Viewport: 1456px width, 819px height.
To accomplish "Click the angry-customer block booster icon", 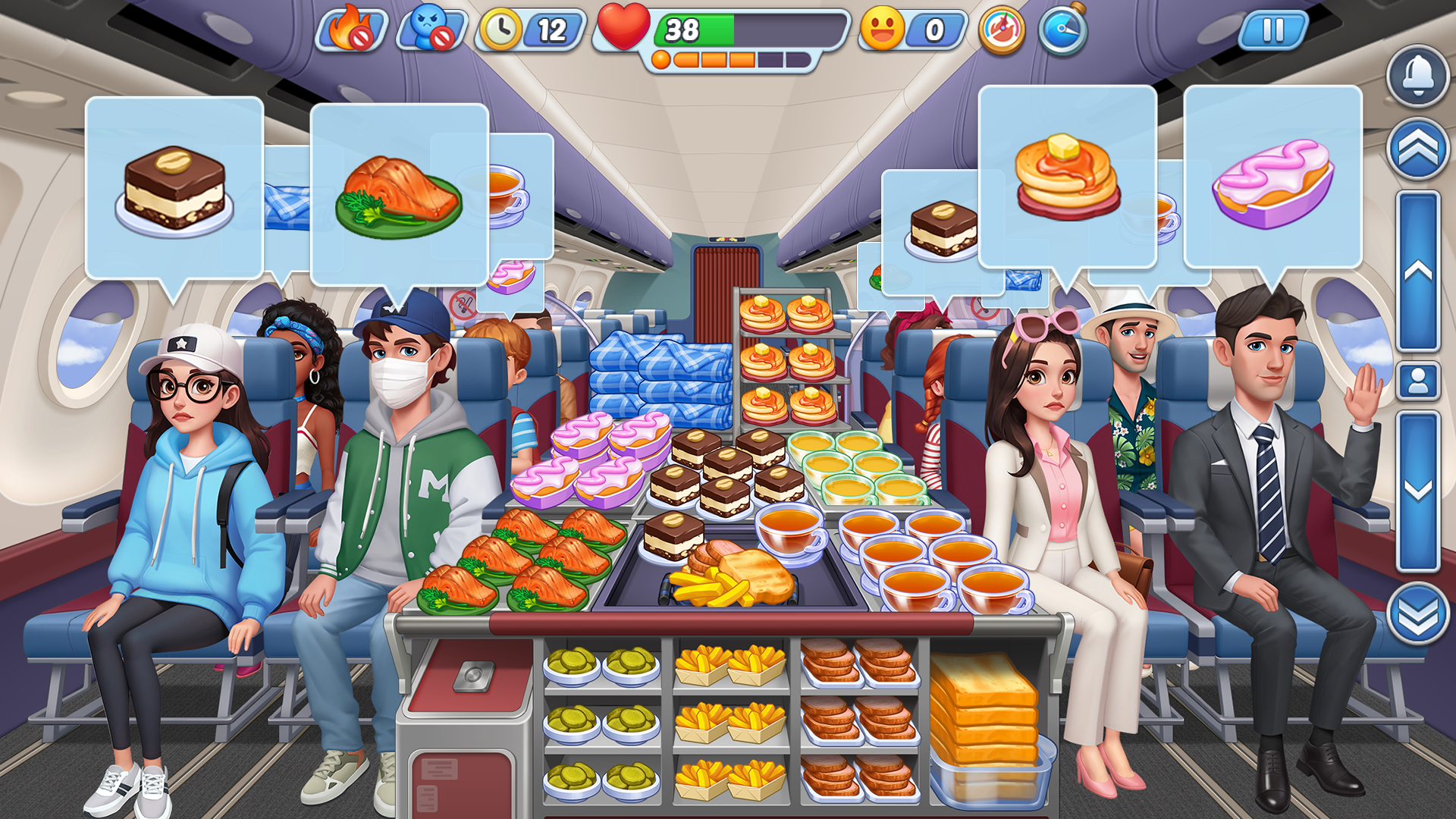I will (x=426, y=30).
